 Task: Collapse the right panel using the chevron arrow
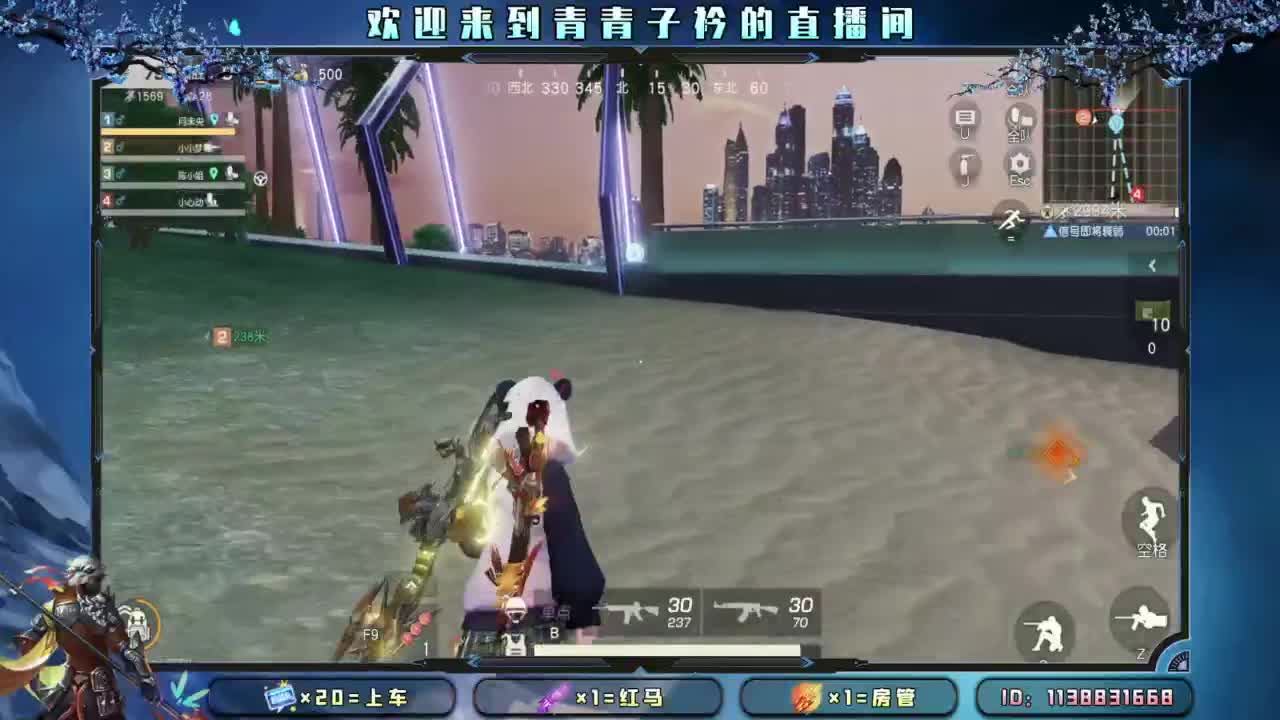(1151, 265)
